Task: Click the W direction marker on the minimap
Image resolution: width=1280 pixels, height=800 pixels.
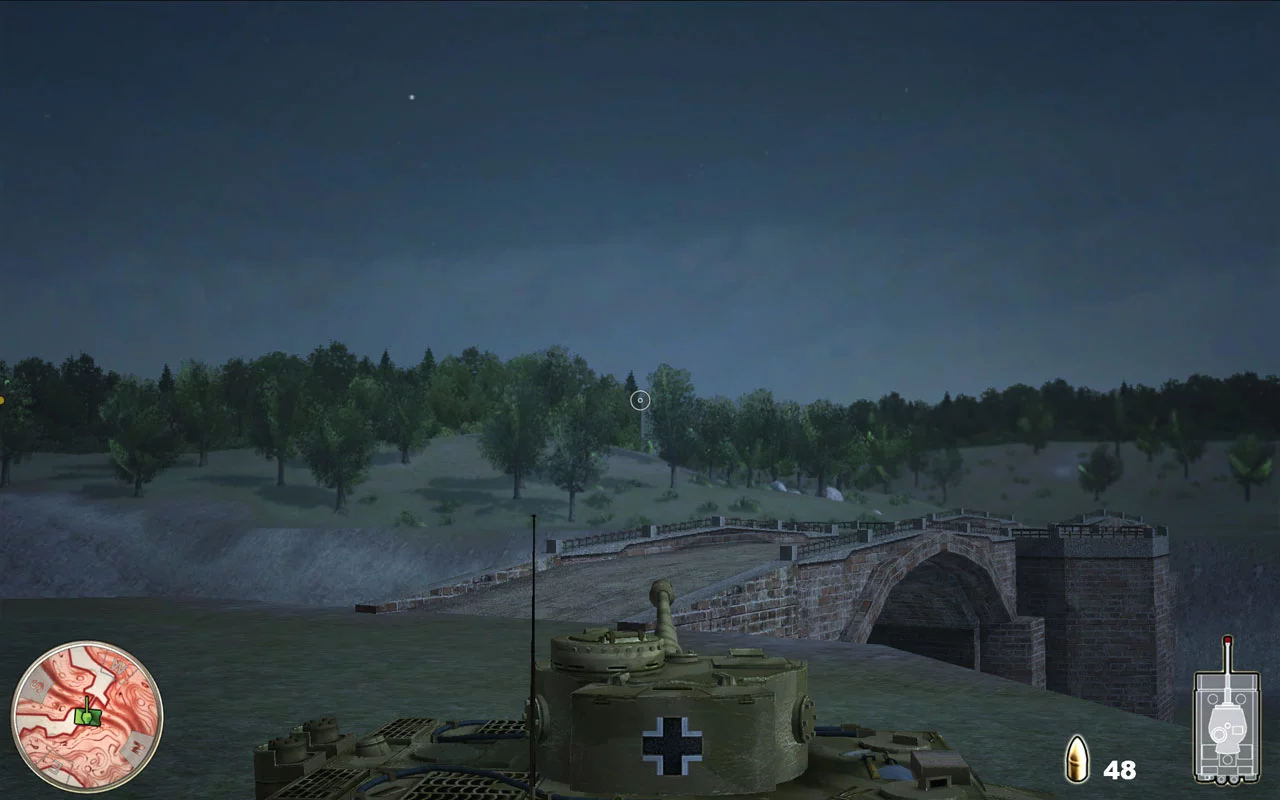Action: click(117, 667)
